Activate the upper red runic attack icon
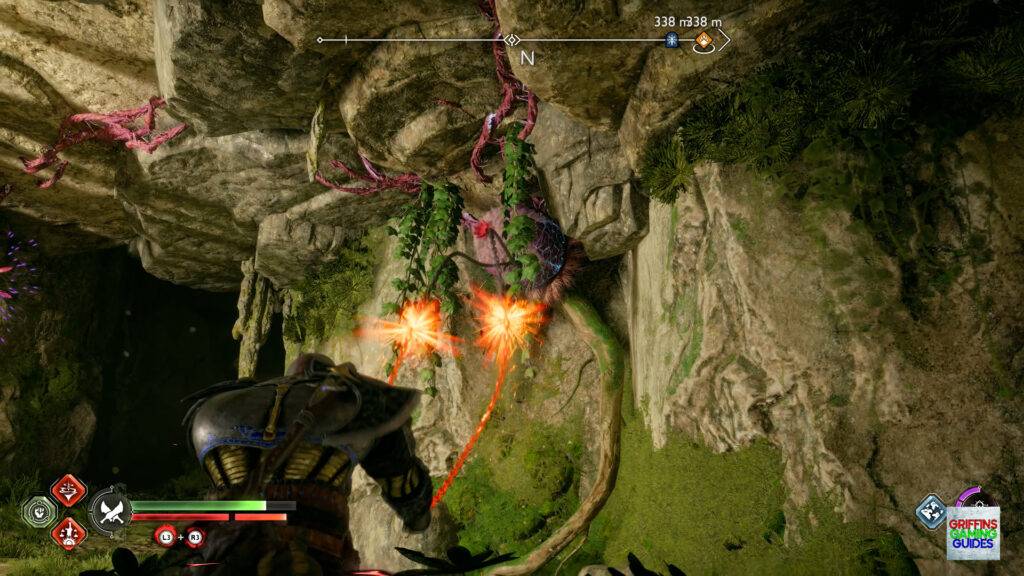 [x=68, y=491]
